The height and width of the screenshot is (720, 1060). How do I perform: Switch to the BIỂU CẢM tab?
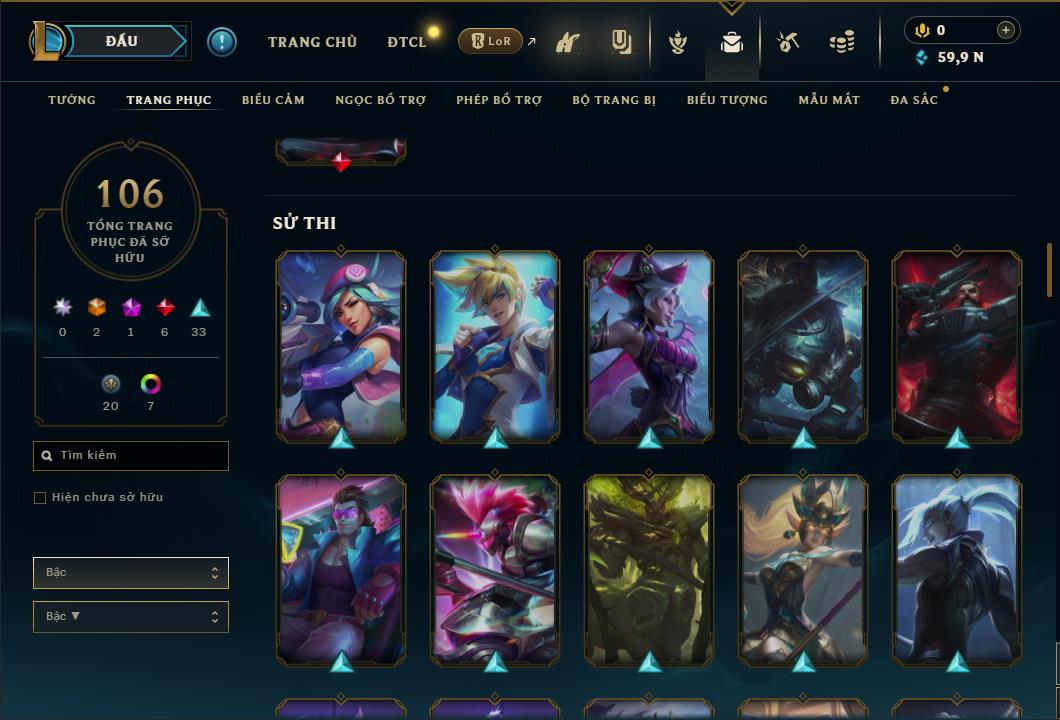click(273, 100)
